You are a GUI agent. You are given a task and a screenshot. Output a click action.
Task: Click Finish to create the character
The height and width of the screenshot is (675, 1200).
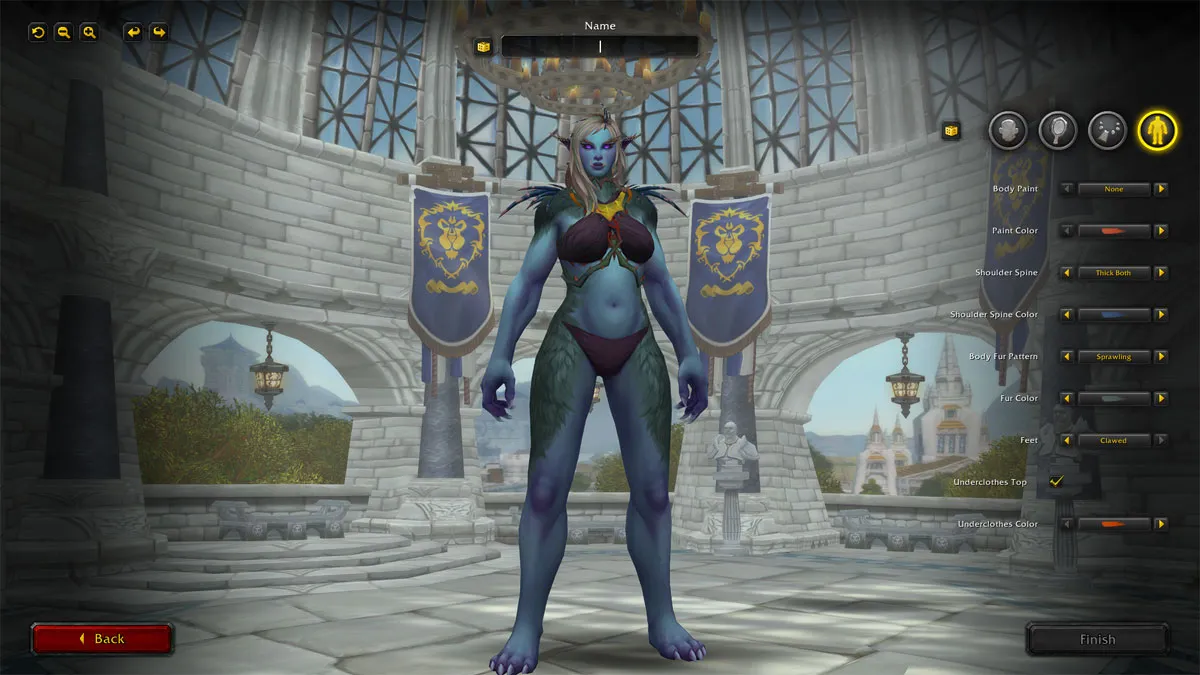tap(1097, 640)
